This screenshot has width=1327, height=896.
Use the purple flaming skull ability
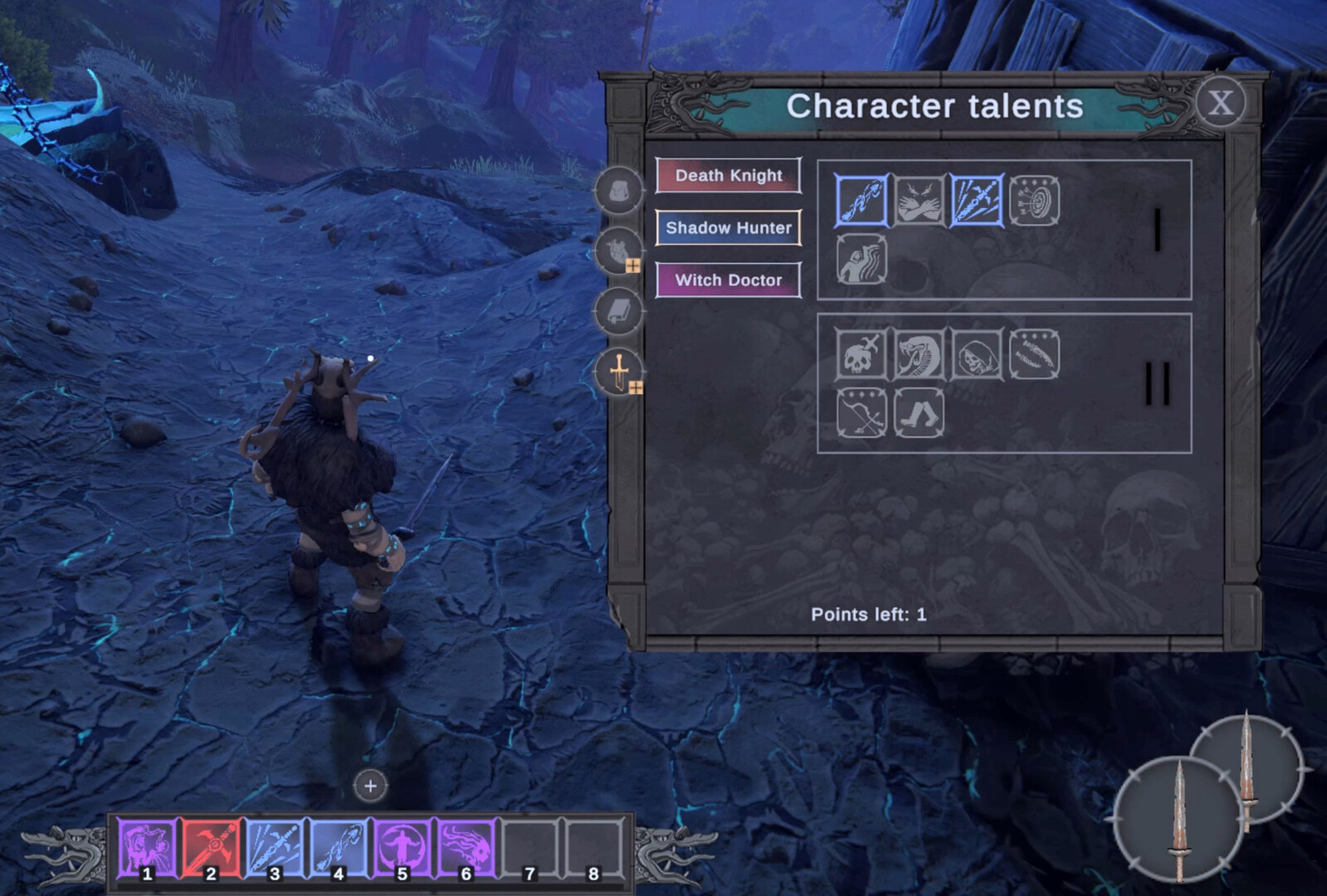466,848
